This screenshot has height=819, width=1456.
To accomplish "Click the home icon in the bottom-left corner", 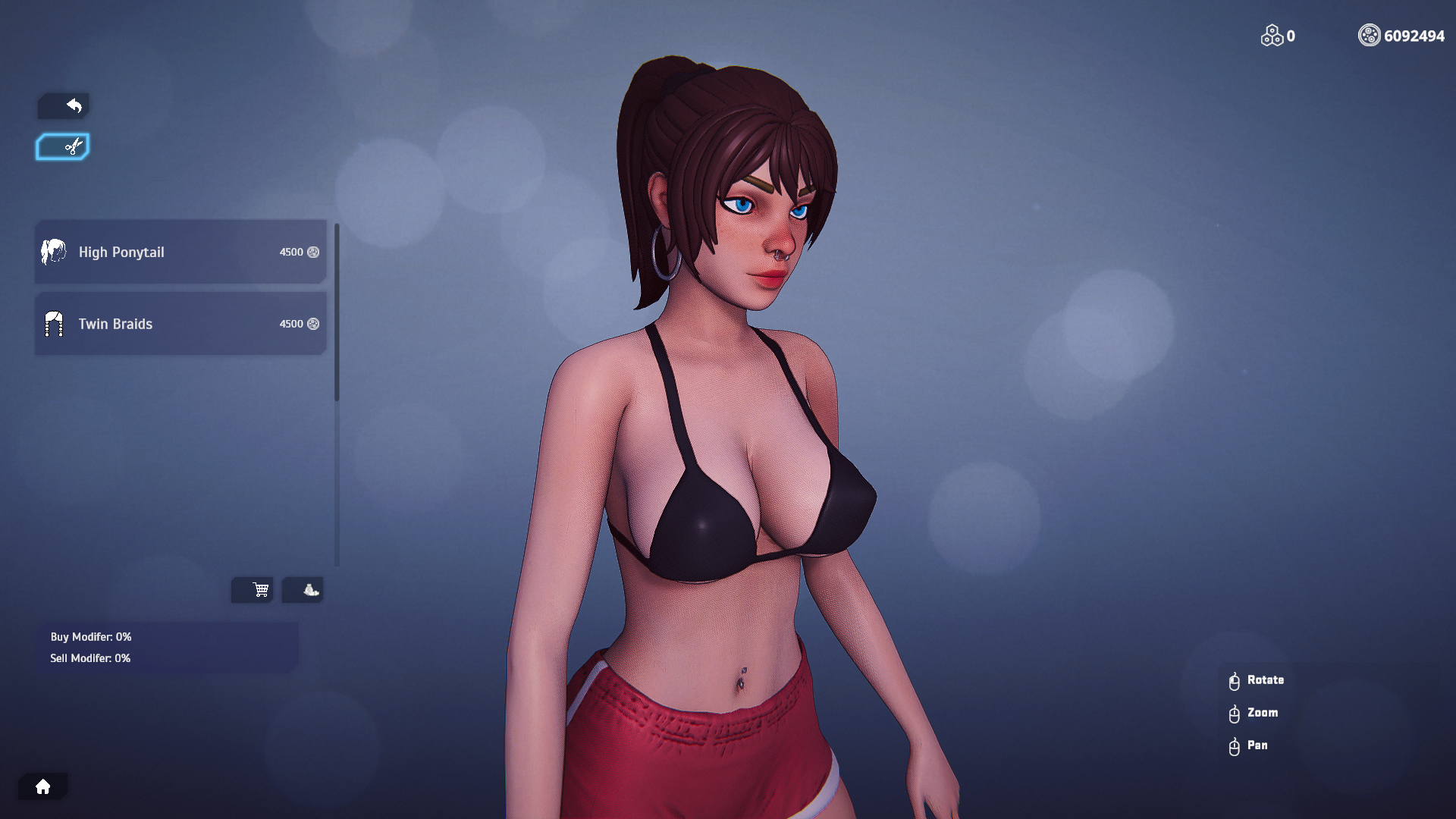I will click(43, 786).
